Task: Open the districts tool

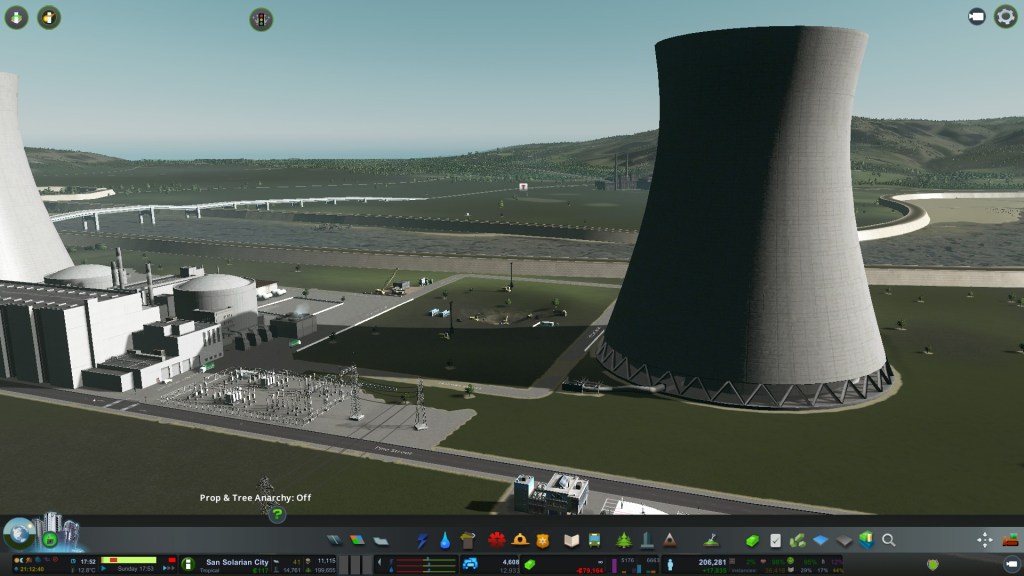Action: tap(381, 540)
